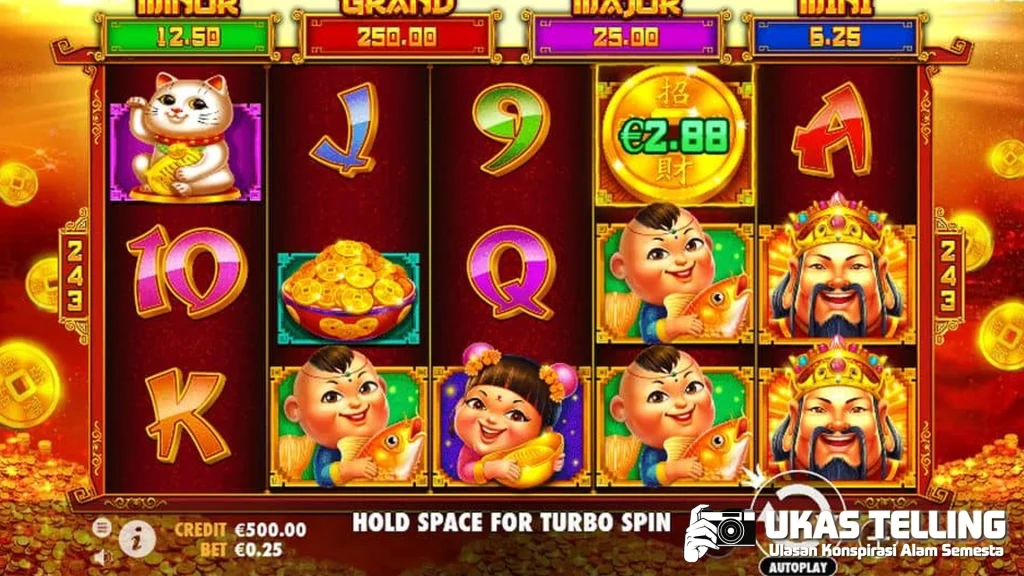Open the hamburger menu icon
The width and height of the screenshot is (1024, 576).
[x=101, y=526]
